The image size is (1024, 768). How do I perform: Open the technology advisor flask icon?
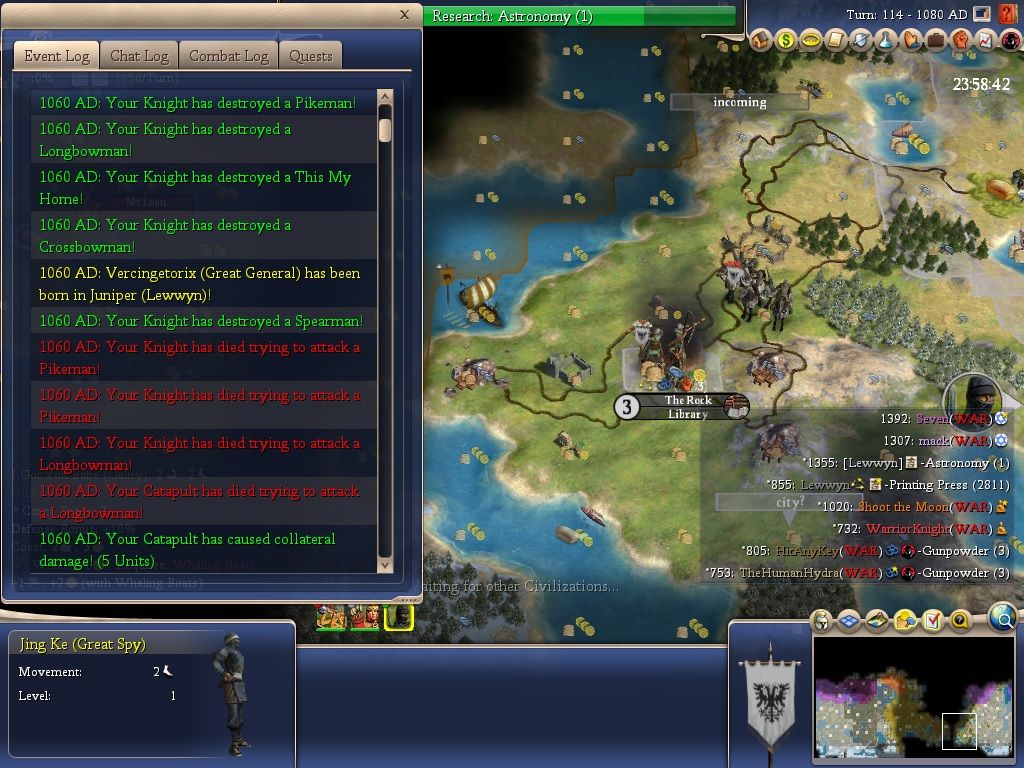pos(886,41)
